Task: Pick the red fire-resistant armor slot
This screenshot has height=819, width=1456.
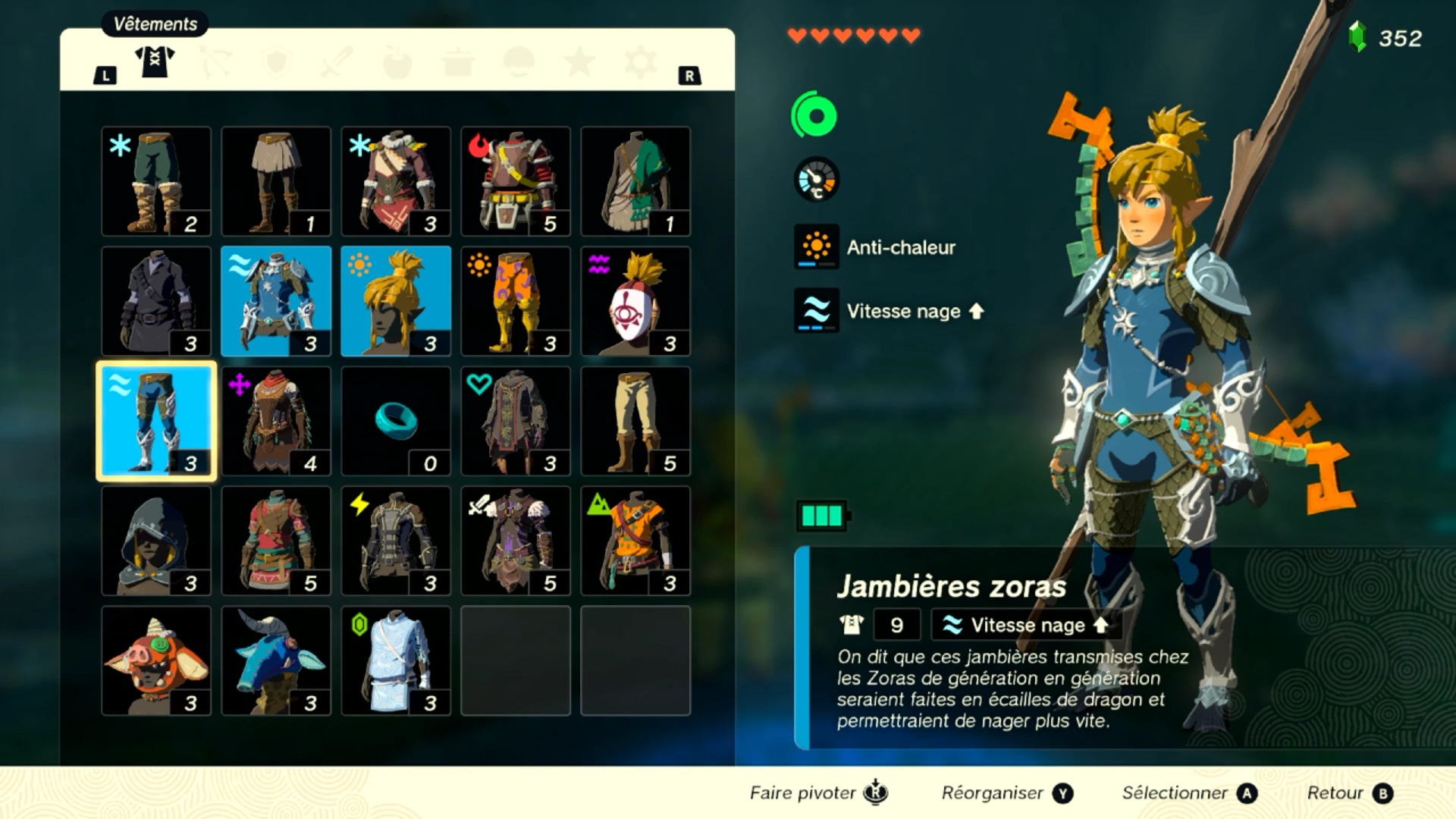Action: [x=516, y=182]
